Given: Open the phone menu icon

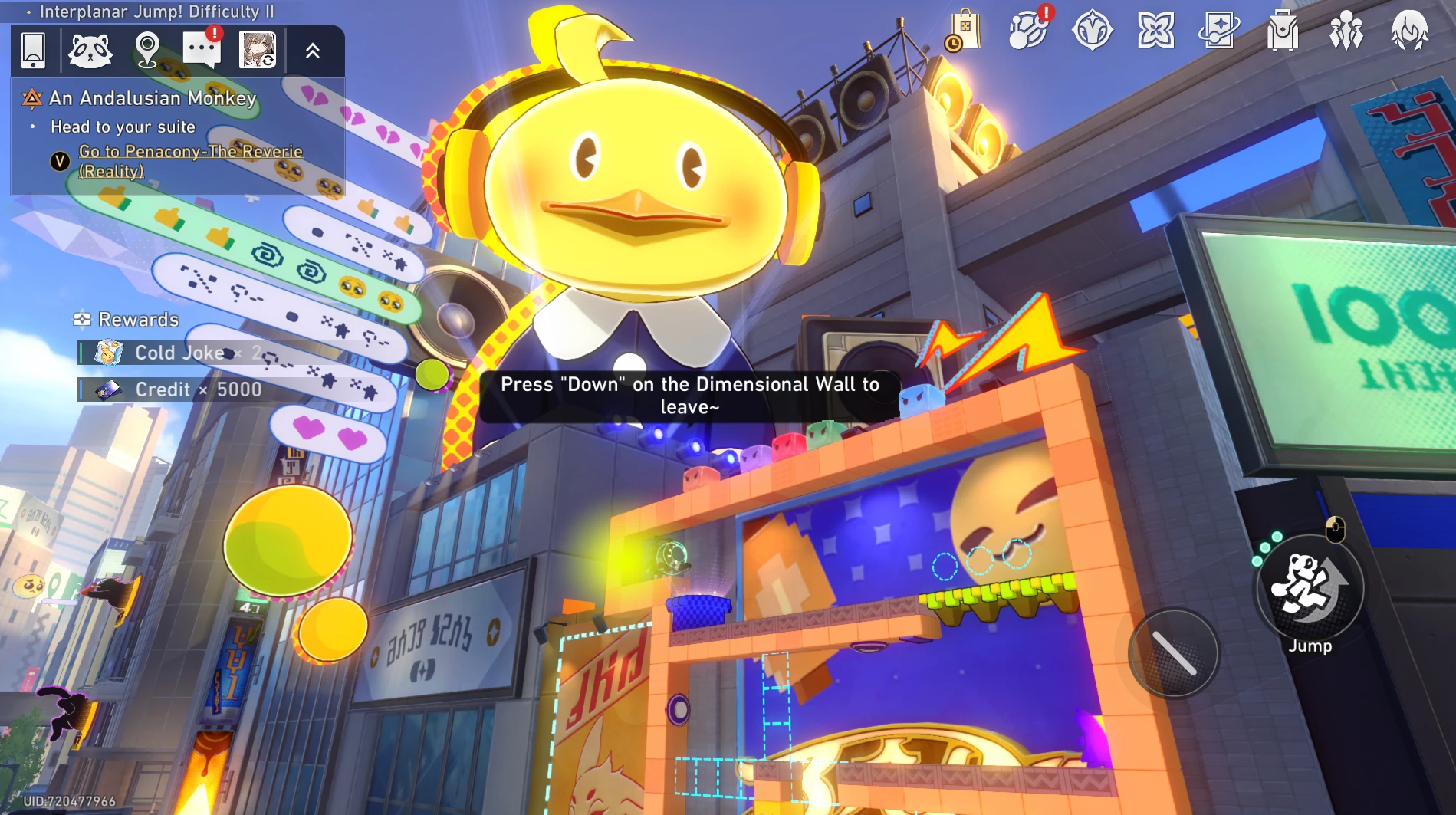Looking at the screenshot, I should pyautogui.click(x=33, y=51).
